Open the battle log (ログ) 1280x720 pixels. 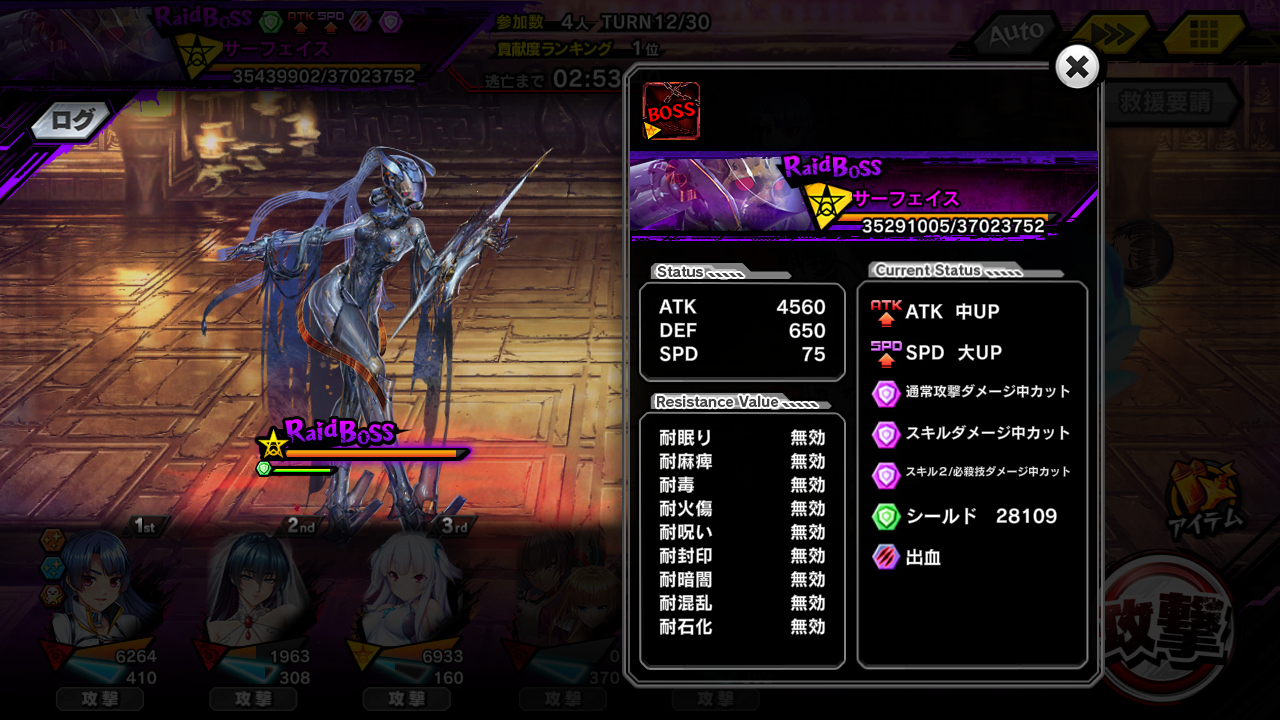(x=72, y=122)
